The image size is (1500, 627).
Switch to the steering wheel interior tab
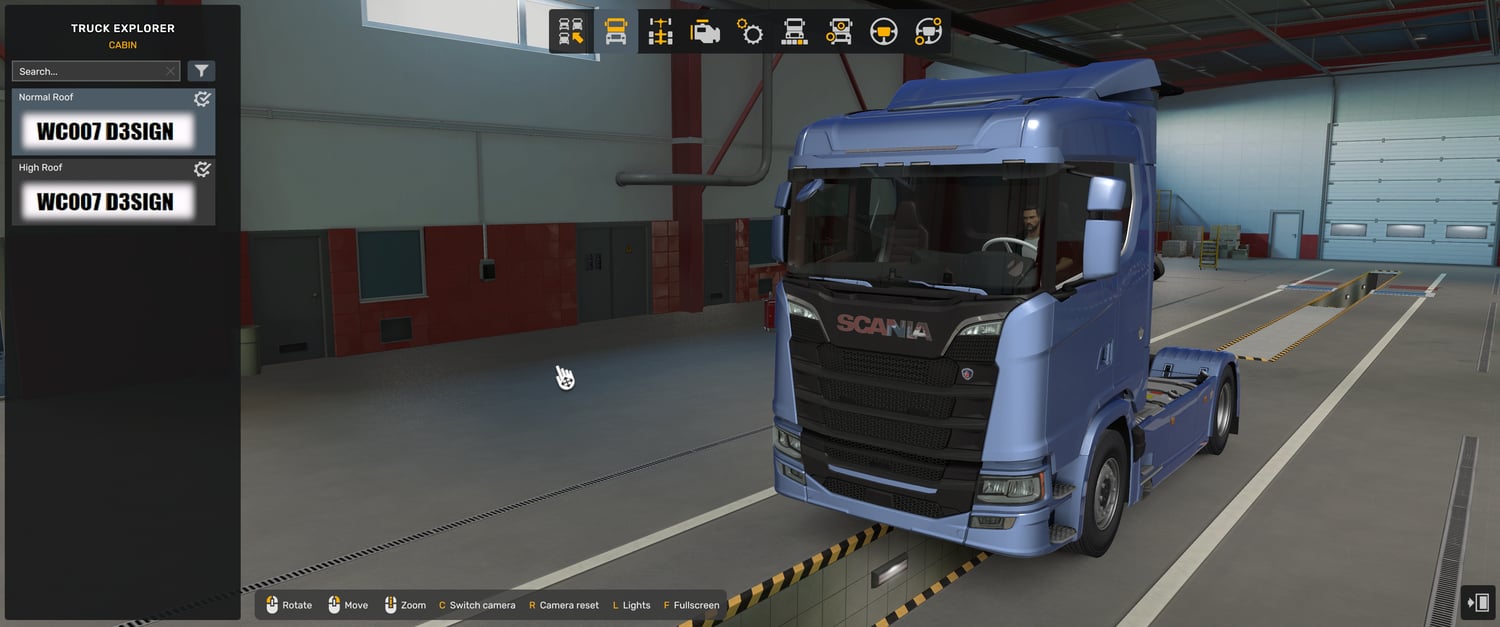point(883,32)
